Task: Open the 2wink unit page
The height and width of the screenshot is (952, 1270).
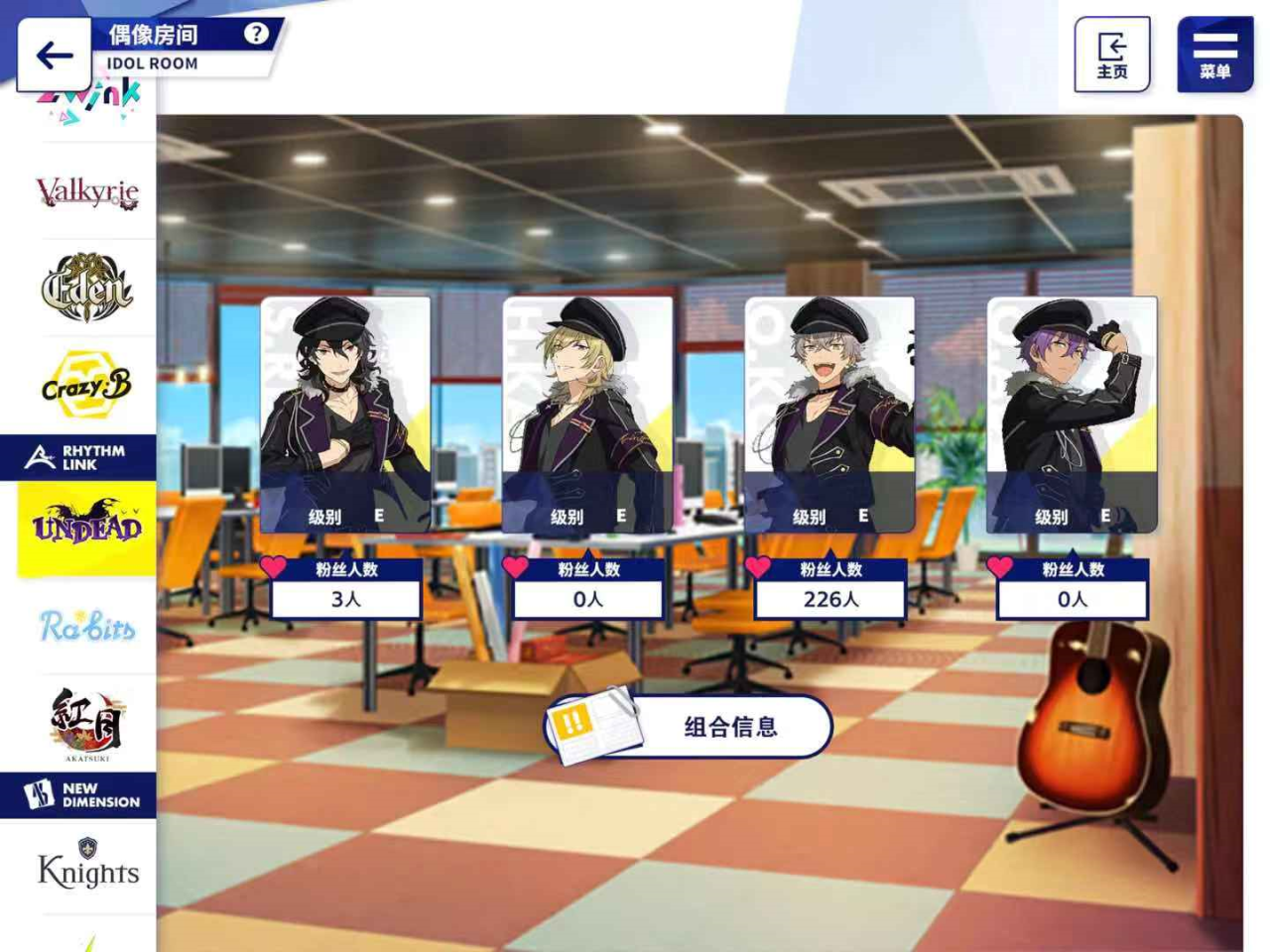Action: 84,97
